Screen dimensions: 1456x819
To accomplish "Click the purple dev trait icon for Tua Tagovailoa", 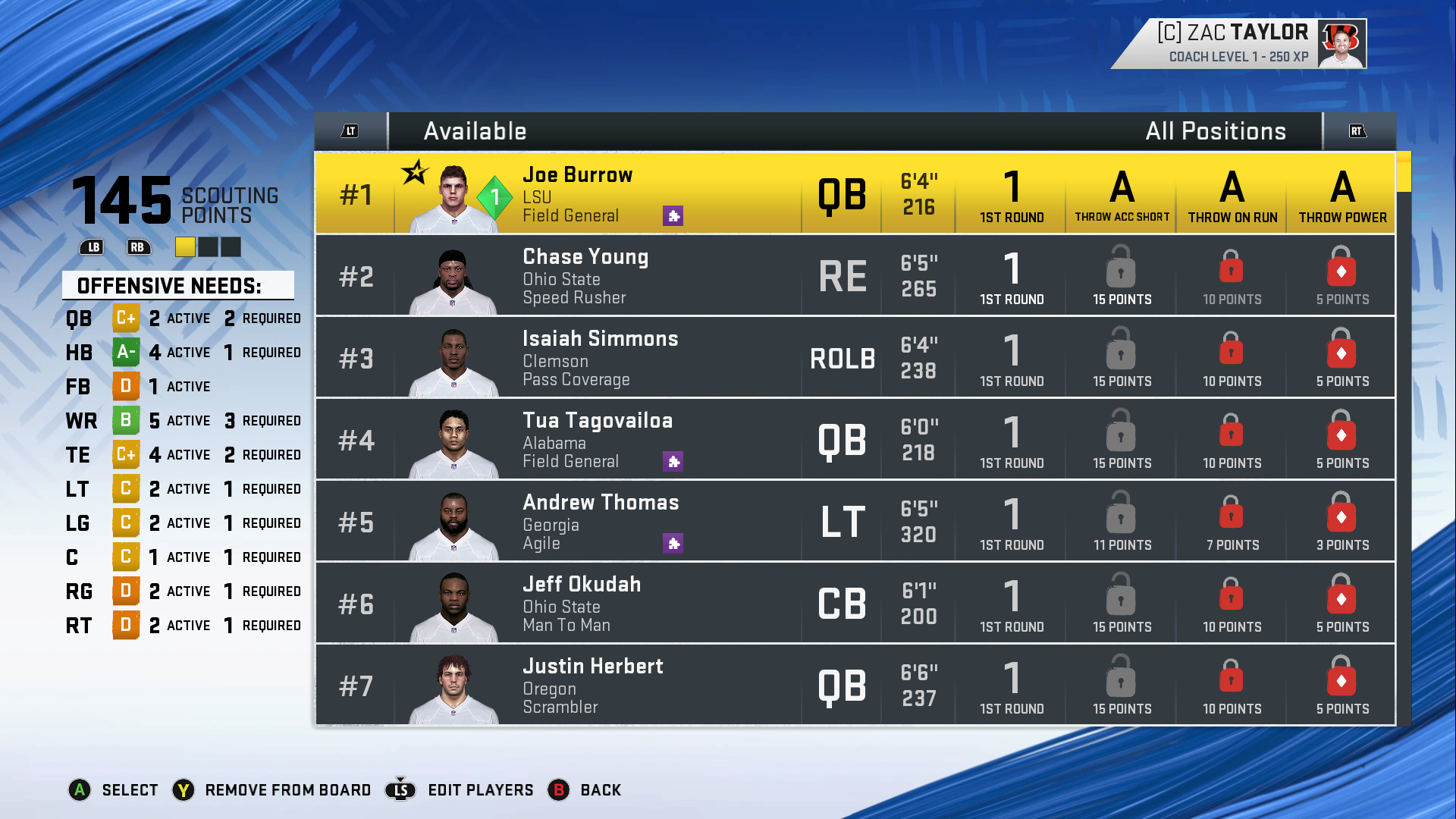I will (x=673, y=461).
